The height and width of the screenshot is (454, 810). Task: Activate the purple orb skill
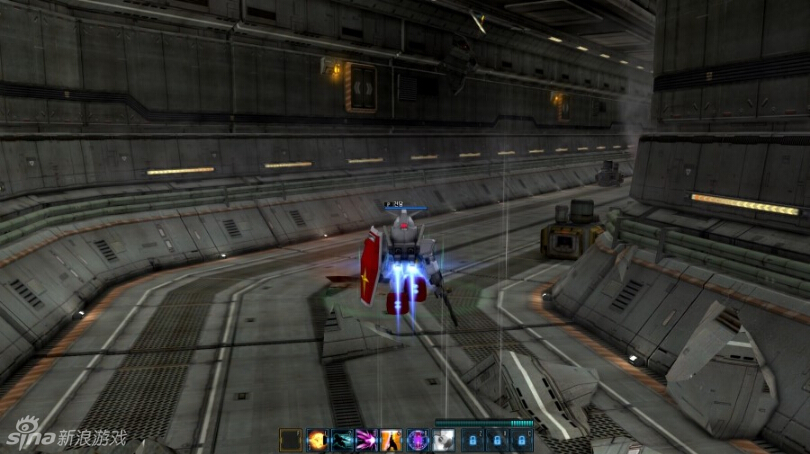pos(418,439)
